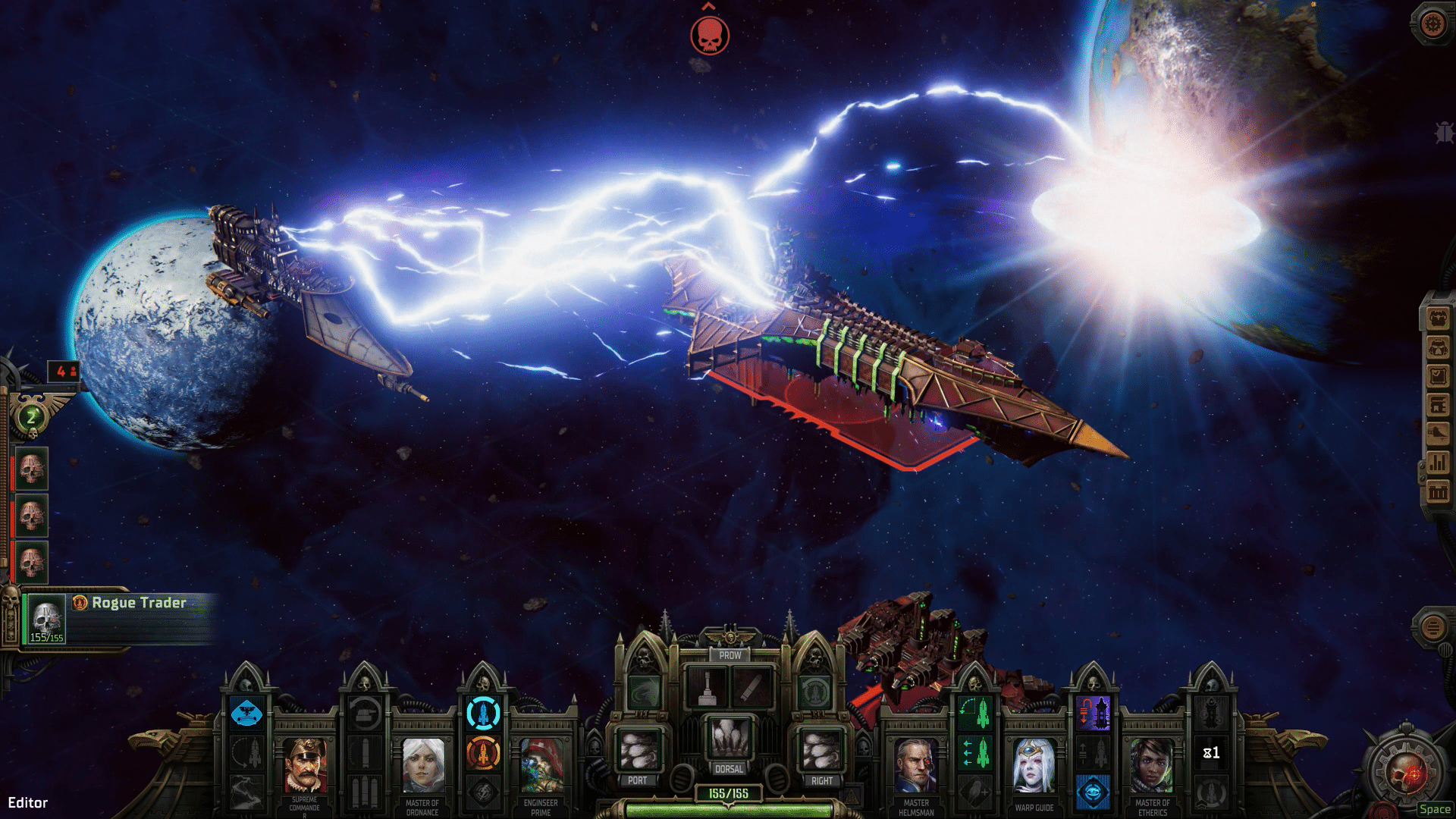1456x819 pixels.
Task: Click the blue eye ability below Warp Guide
Action: coord(1094,791)
